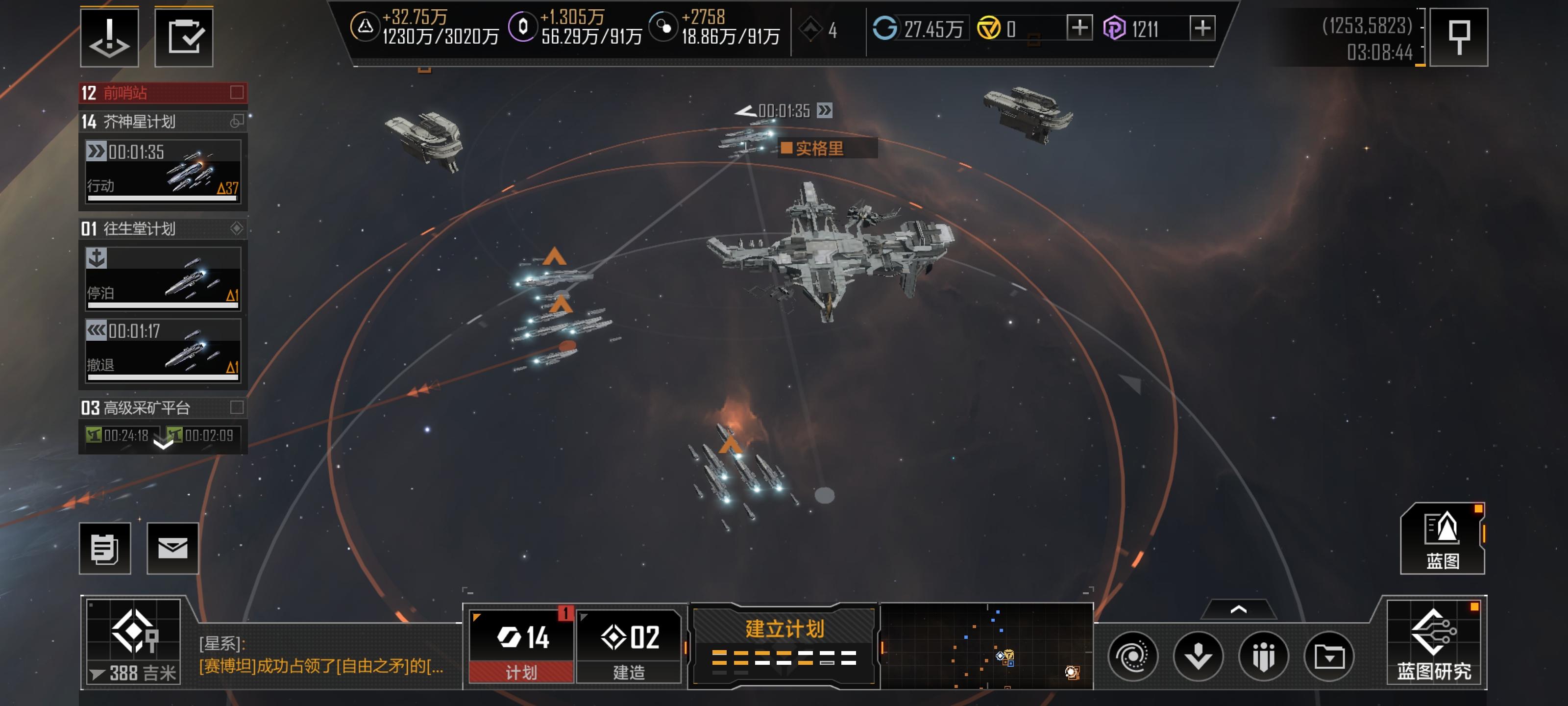This screenshot has height=706, width=1568.
Task: Select the 撤退 retreating fleet card
Action: (163, 350)
